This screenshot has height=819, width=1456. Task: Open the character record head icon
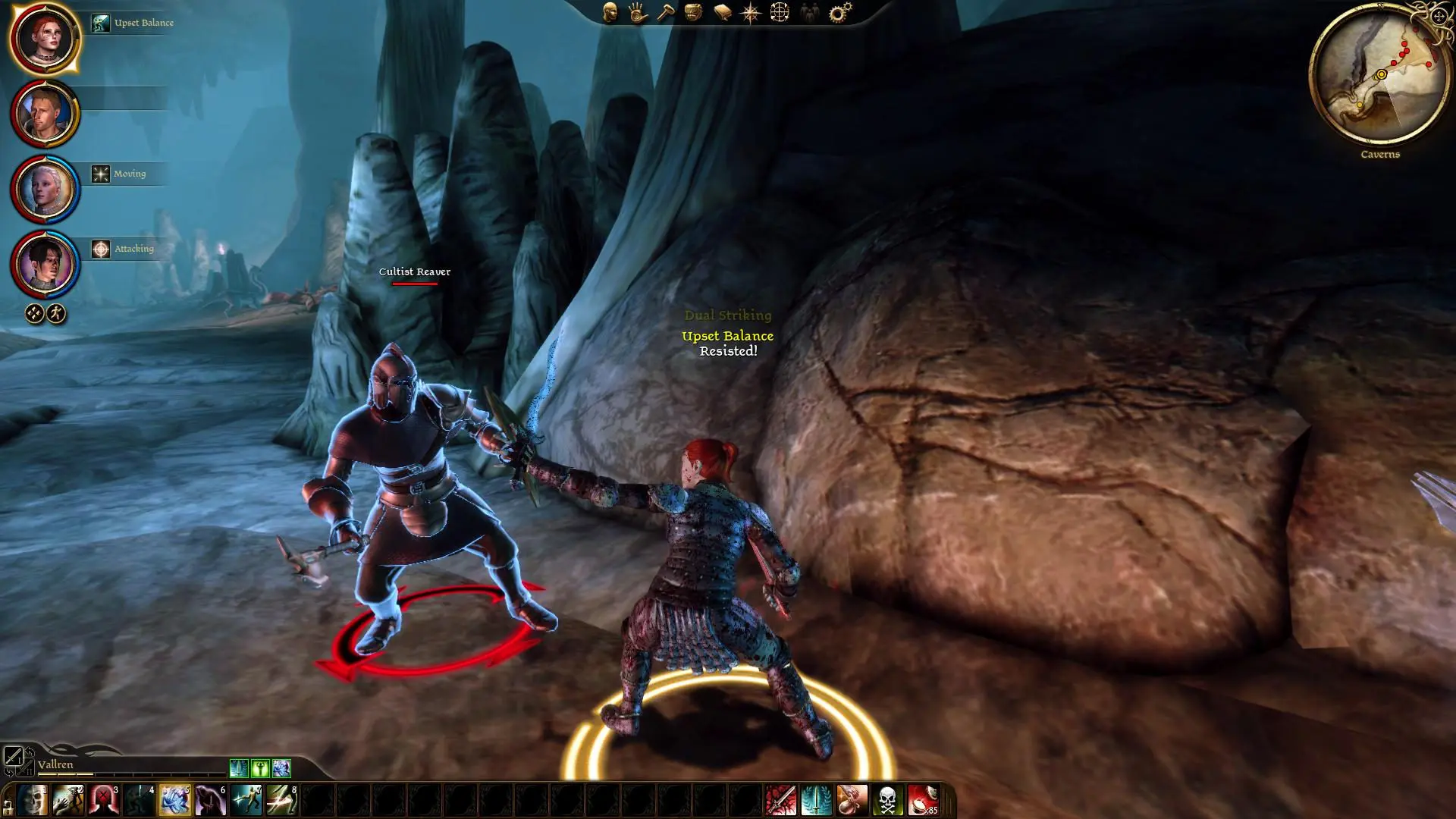point(610,12)
